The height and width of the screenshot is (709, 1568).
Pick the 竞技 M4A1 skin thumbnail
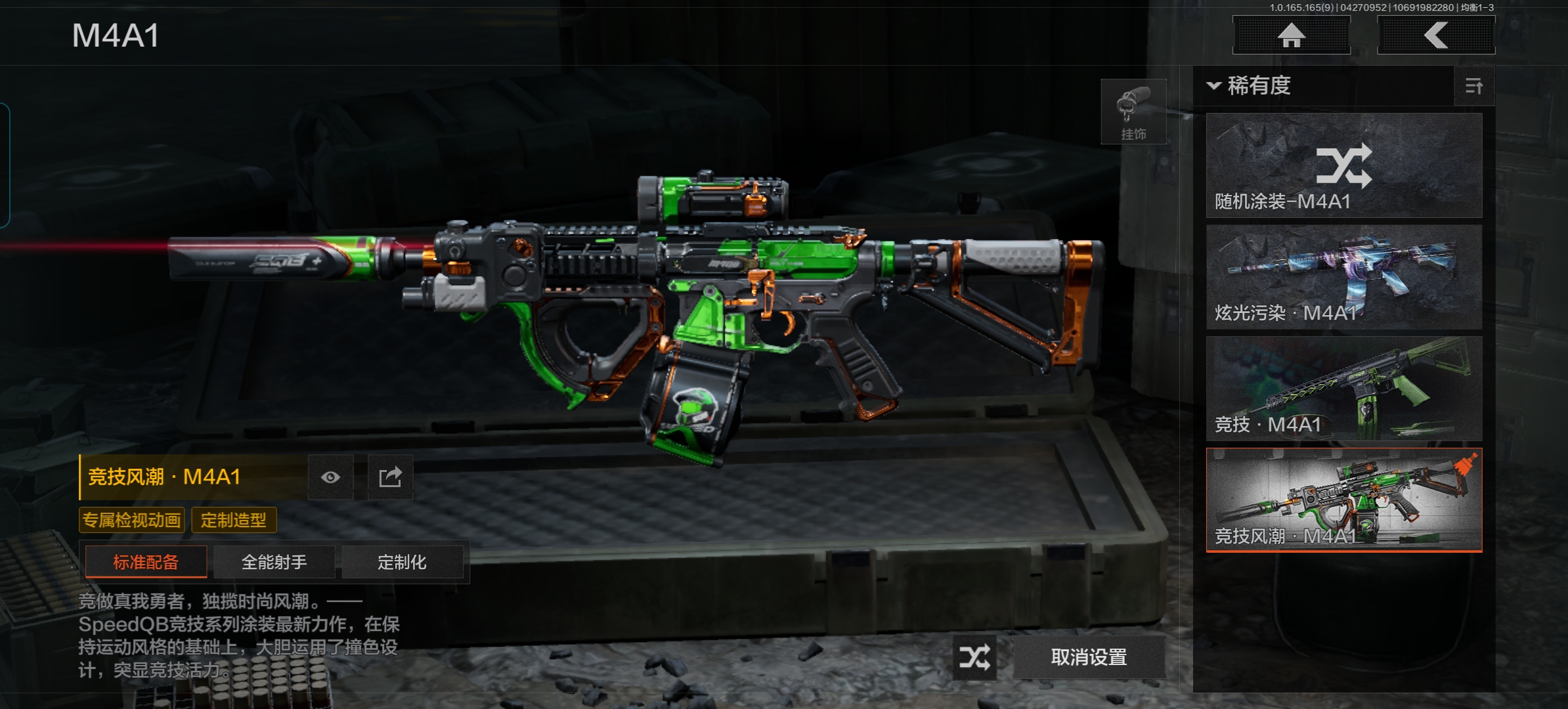1344,389
